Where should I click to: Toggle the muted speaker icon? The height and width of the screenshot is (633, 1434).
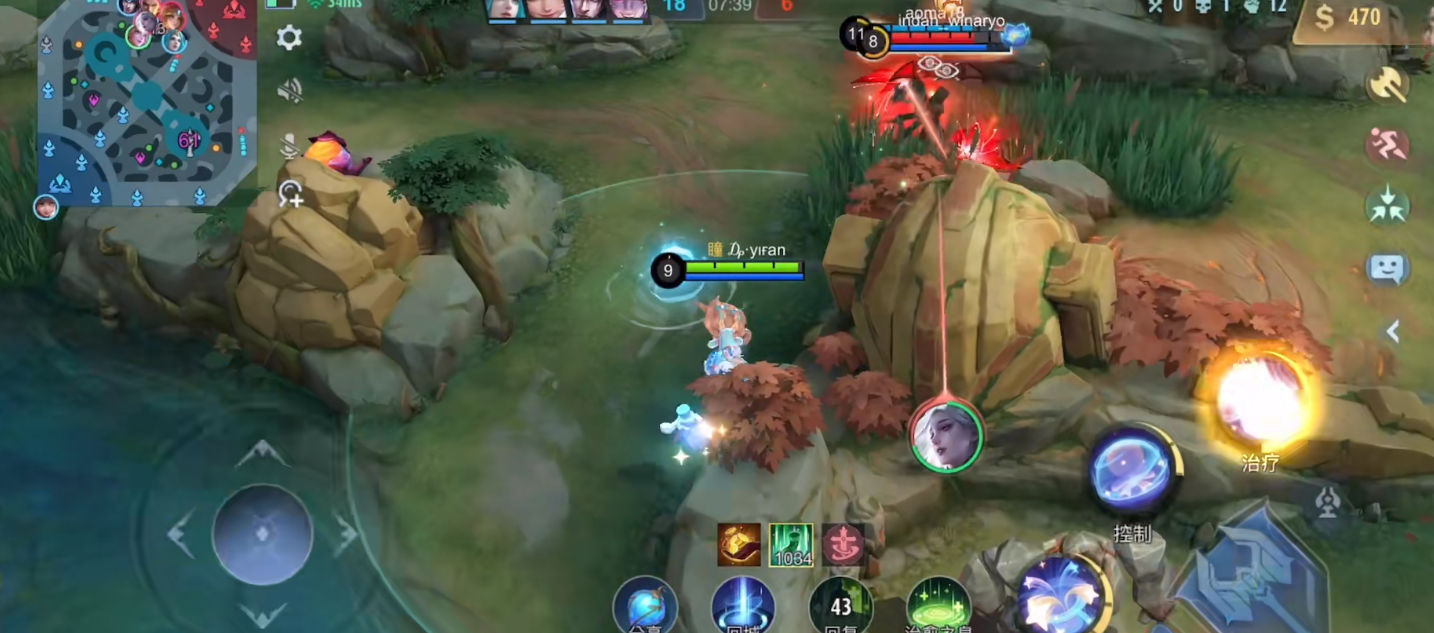click(x=290, y=92)
